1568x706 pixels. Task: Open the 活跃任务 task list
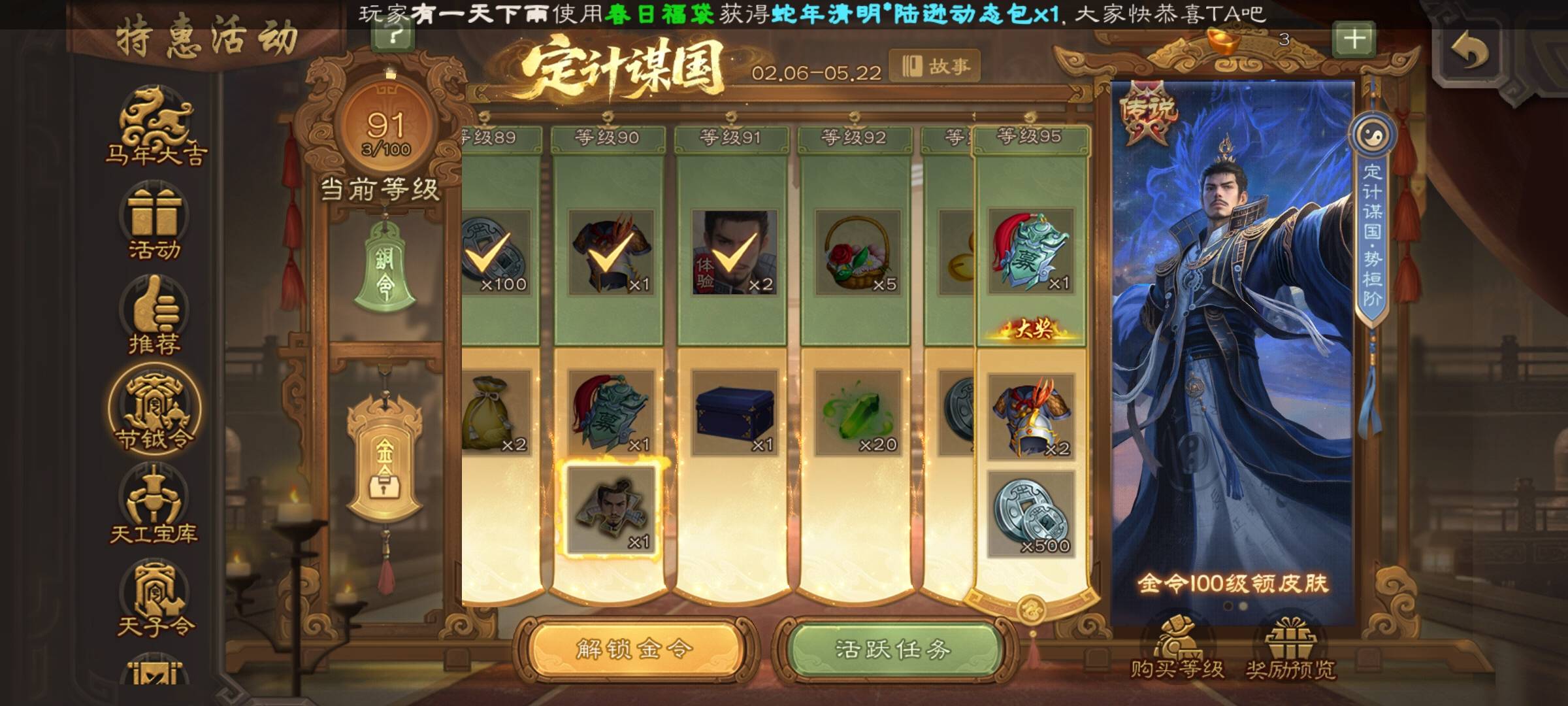click(892, 650)
